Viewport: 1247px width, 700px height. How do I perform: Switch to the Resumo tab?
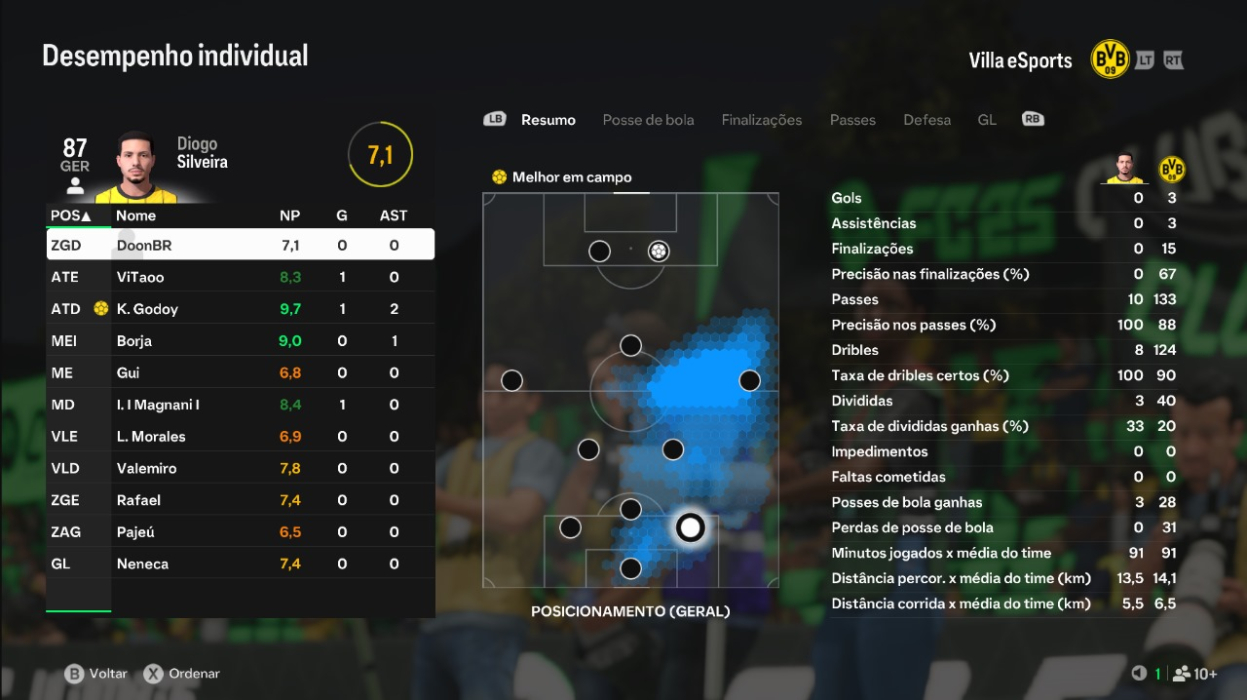click(x=548, y=120)
